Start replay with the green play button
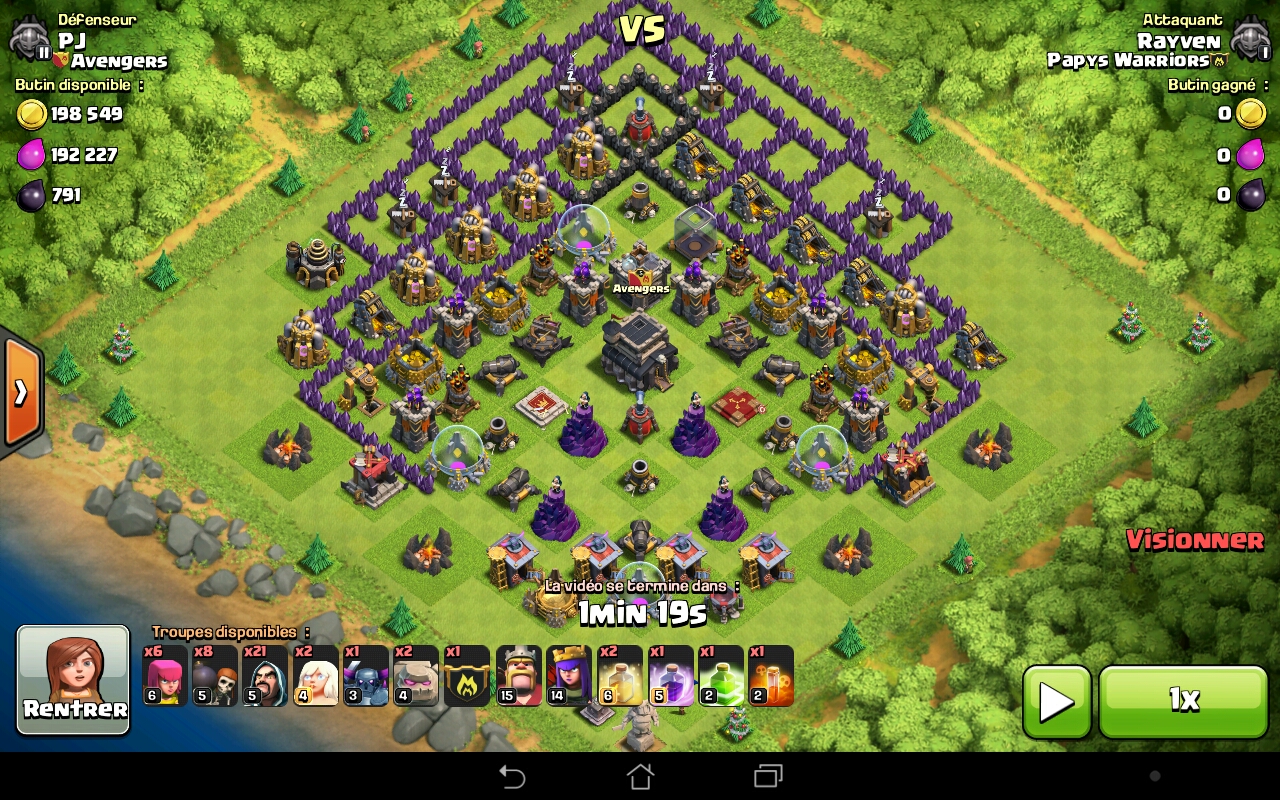 pyautogui.click(x=1056, y=701)
